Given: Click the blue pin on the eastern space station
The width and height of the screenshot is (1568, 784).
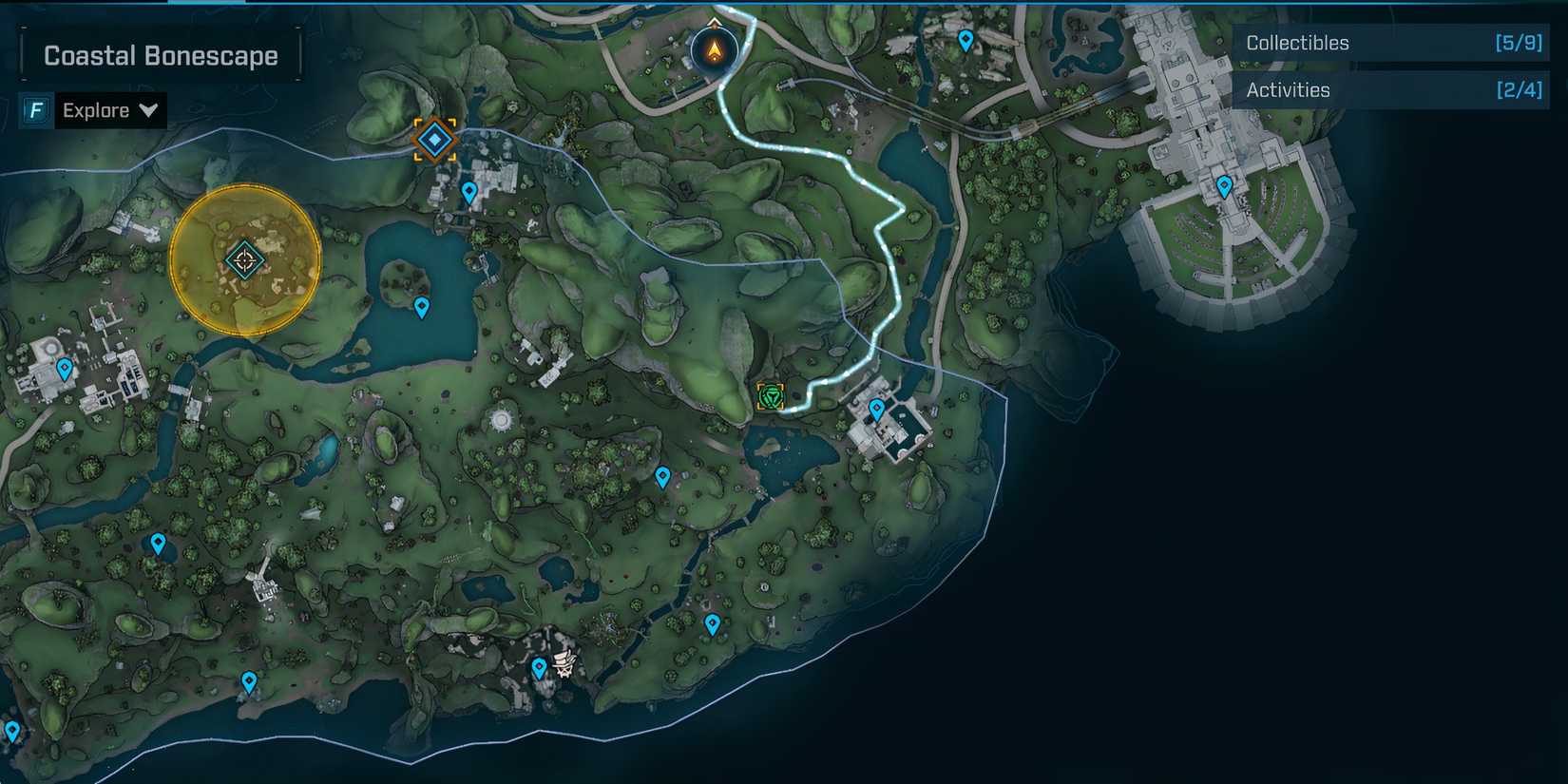Looking at the screenshot, I should (1224, 187).
